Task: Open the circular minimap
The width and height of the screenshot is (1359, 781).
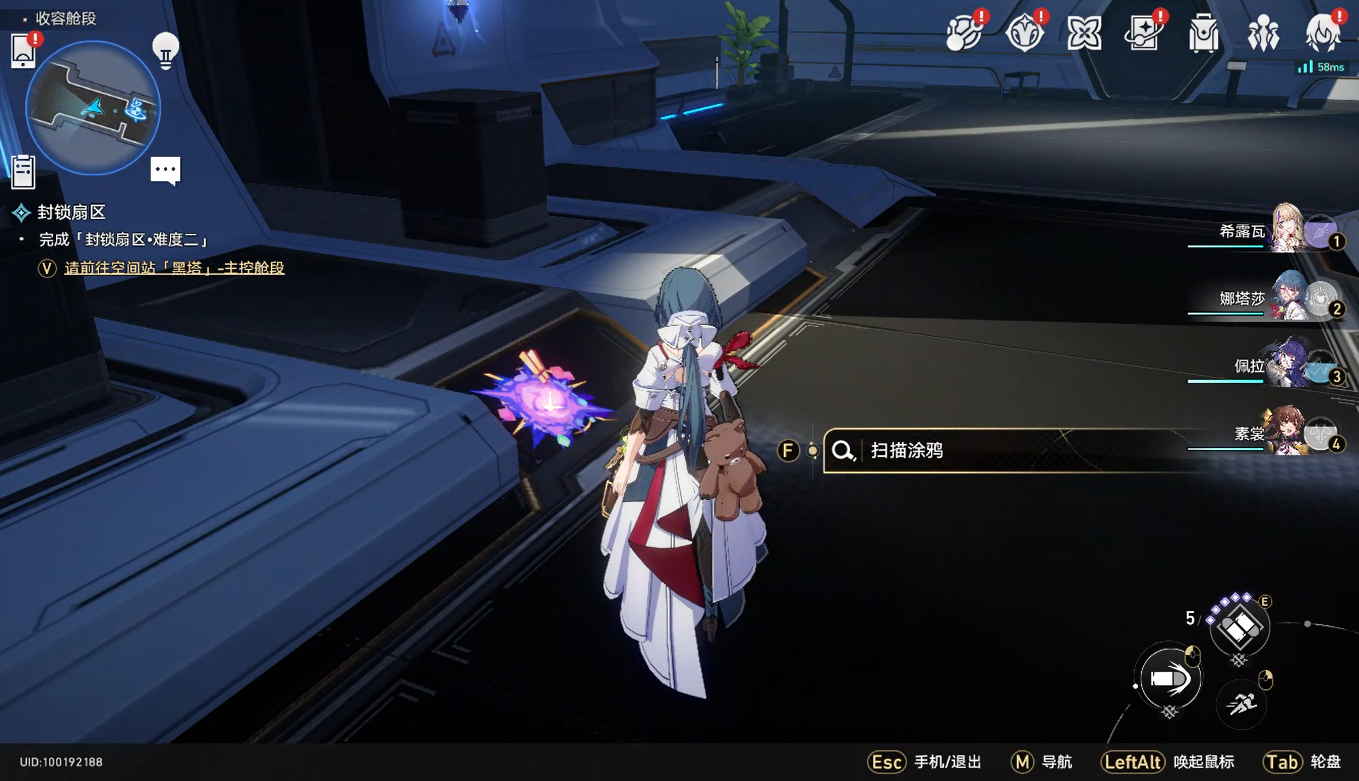Action: click(93, 108)
